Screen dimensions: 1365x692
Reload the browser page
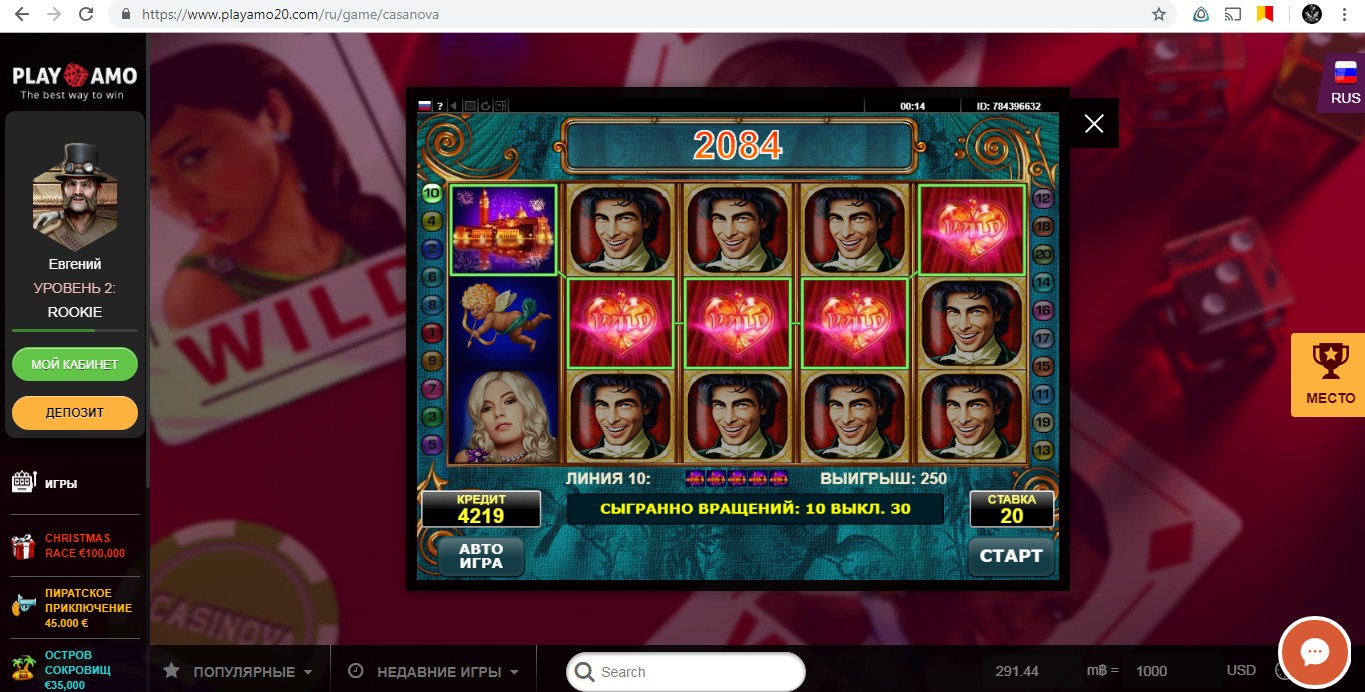pos(86,15)
